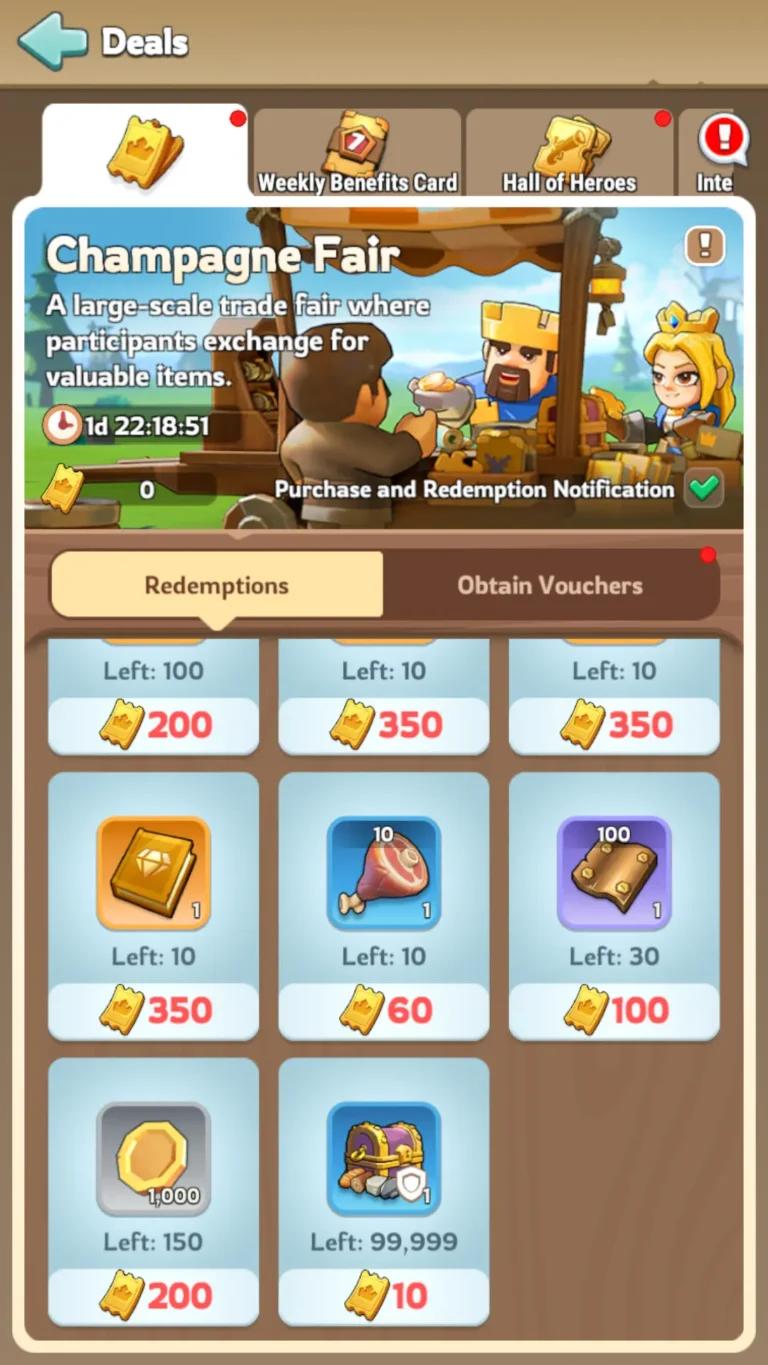This screenshot has height=1365, width=768.
Task: Buy the meat for 60 vouchers
Action: [x=384, y=1011]
